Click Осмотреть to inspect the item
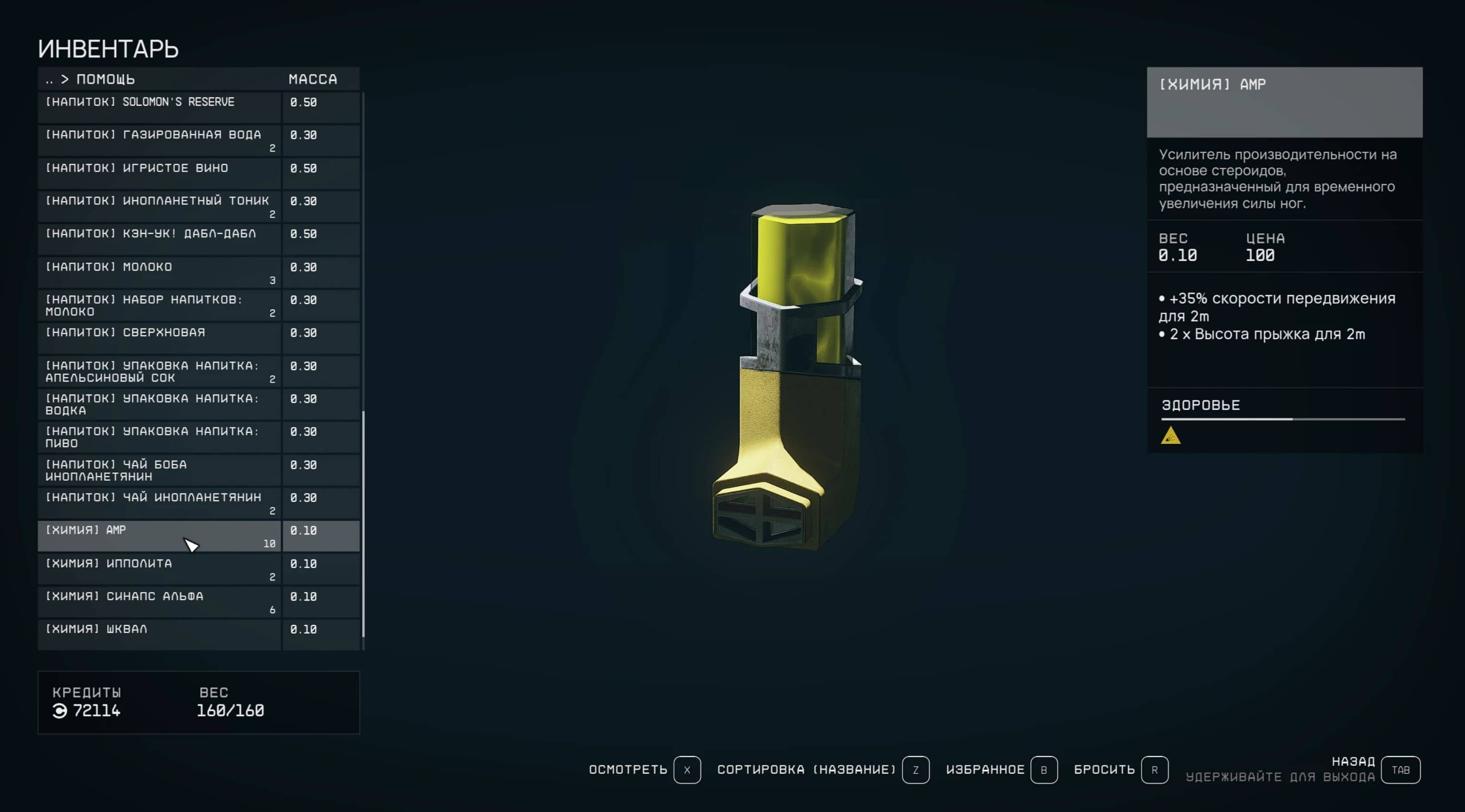The width and height of the screenshot is (1465, 812). [x=687, y=770]
